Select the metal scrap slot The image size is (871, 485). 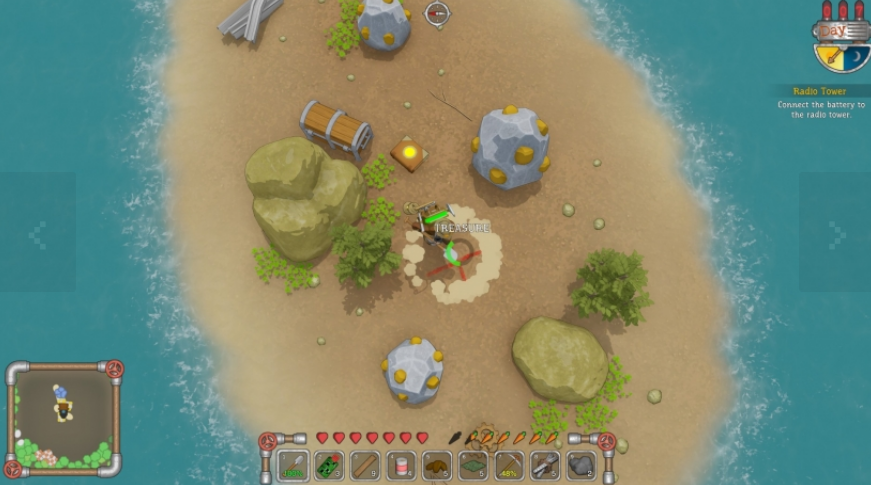point(544,465)
